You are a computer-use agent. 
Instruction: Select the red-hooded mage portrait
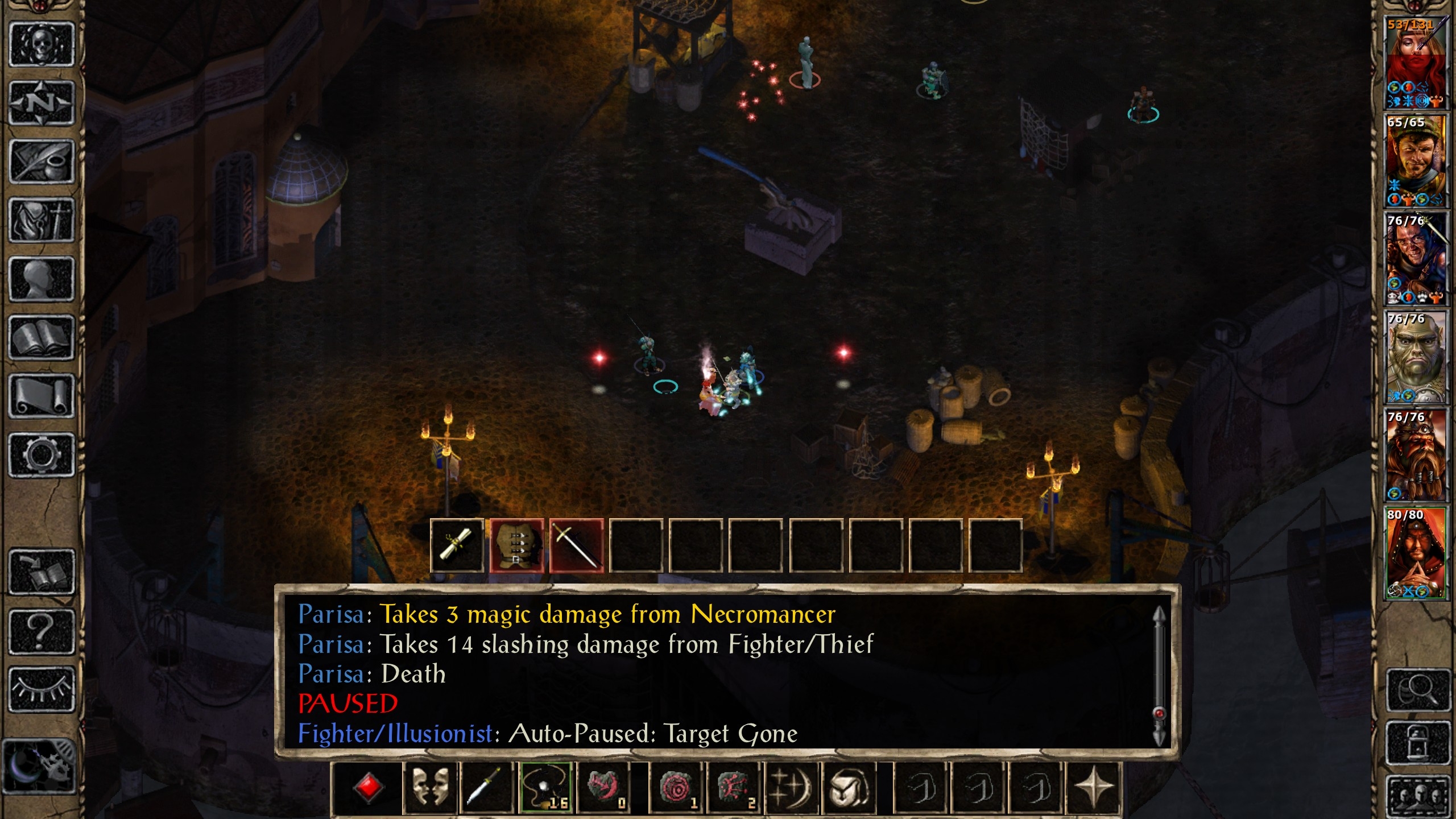tap(1416, 553)
